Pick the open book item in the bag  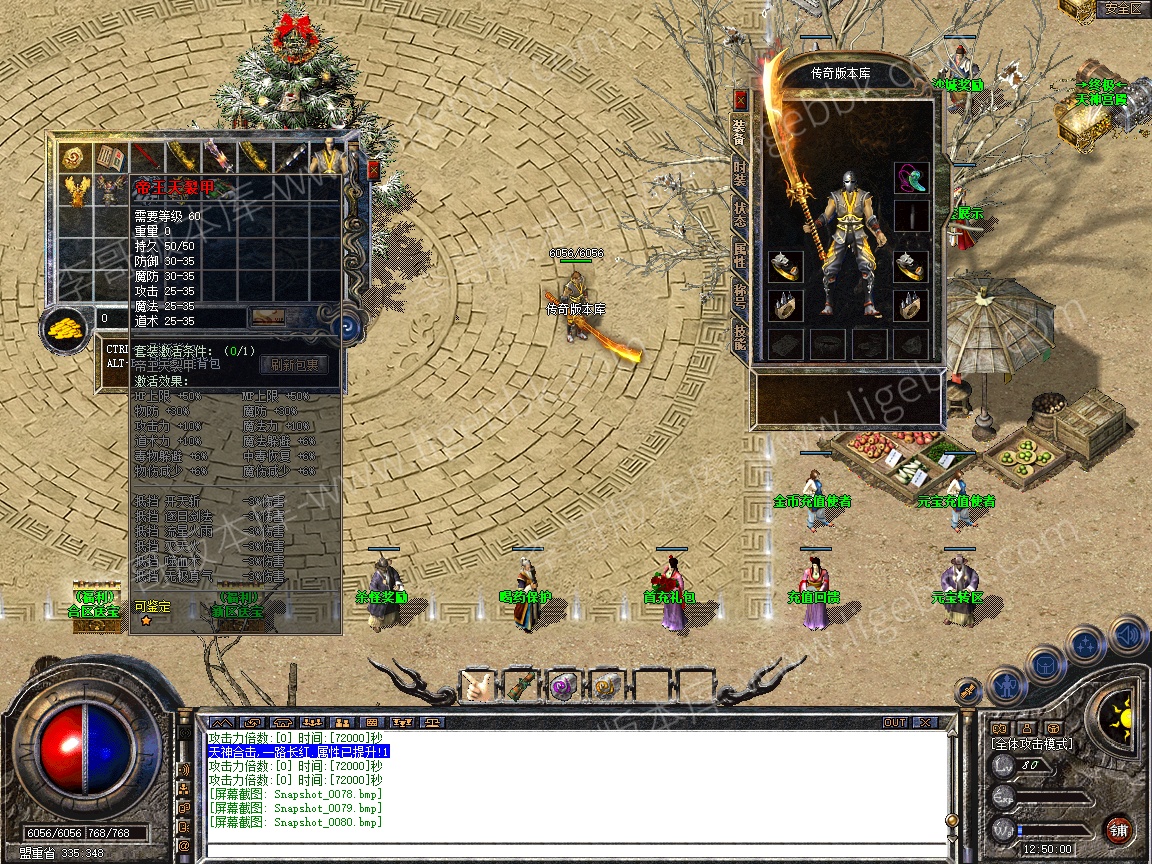click(x=109, y=157)
